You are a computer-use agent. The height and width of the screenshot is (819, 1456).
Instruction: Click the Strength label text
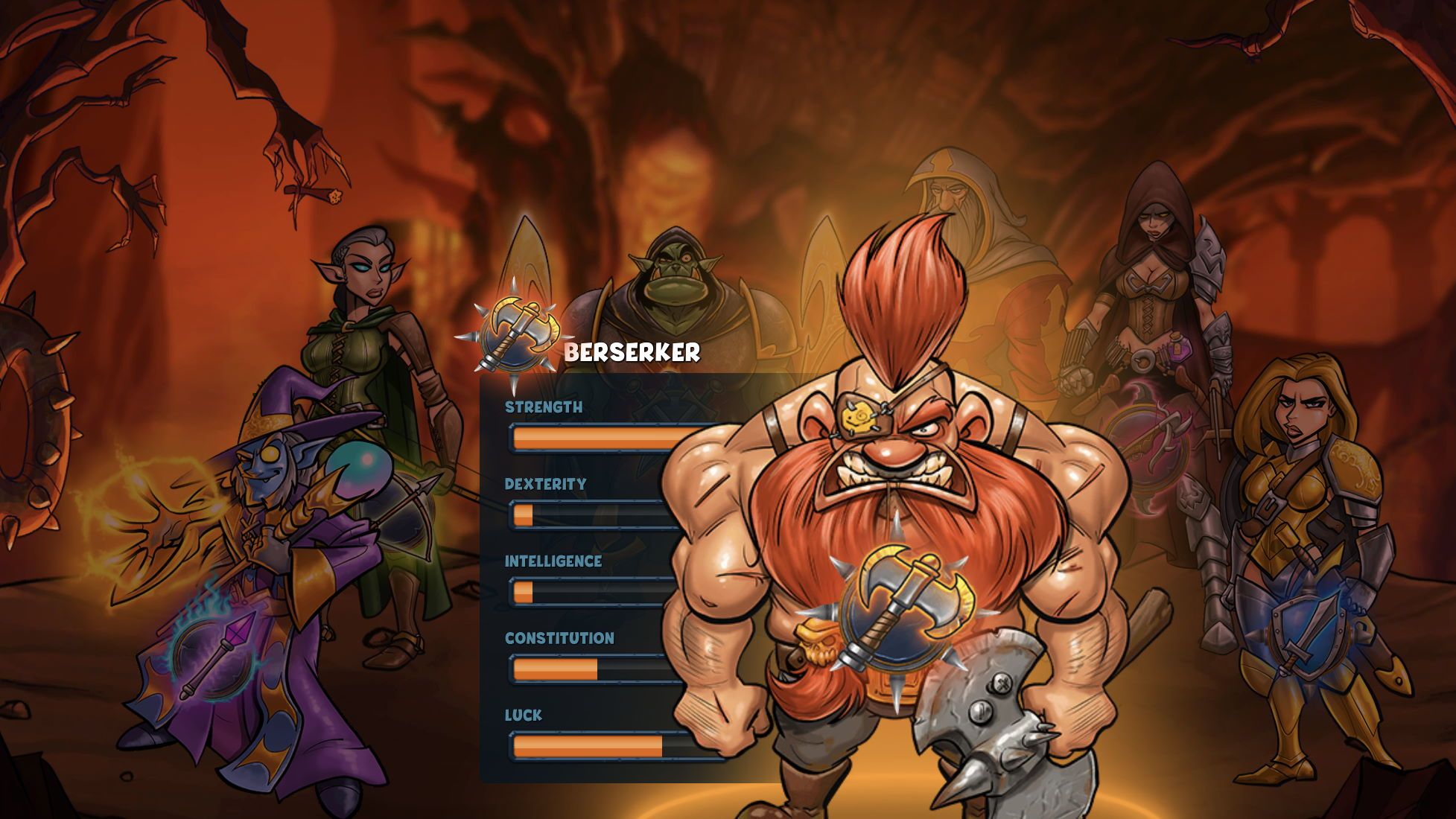[544, 408]
